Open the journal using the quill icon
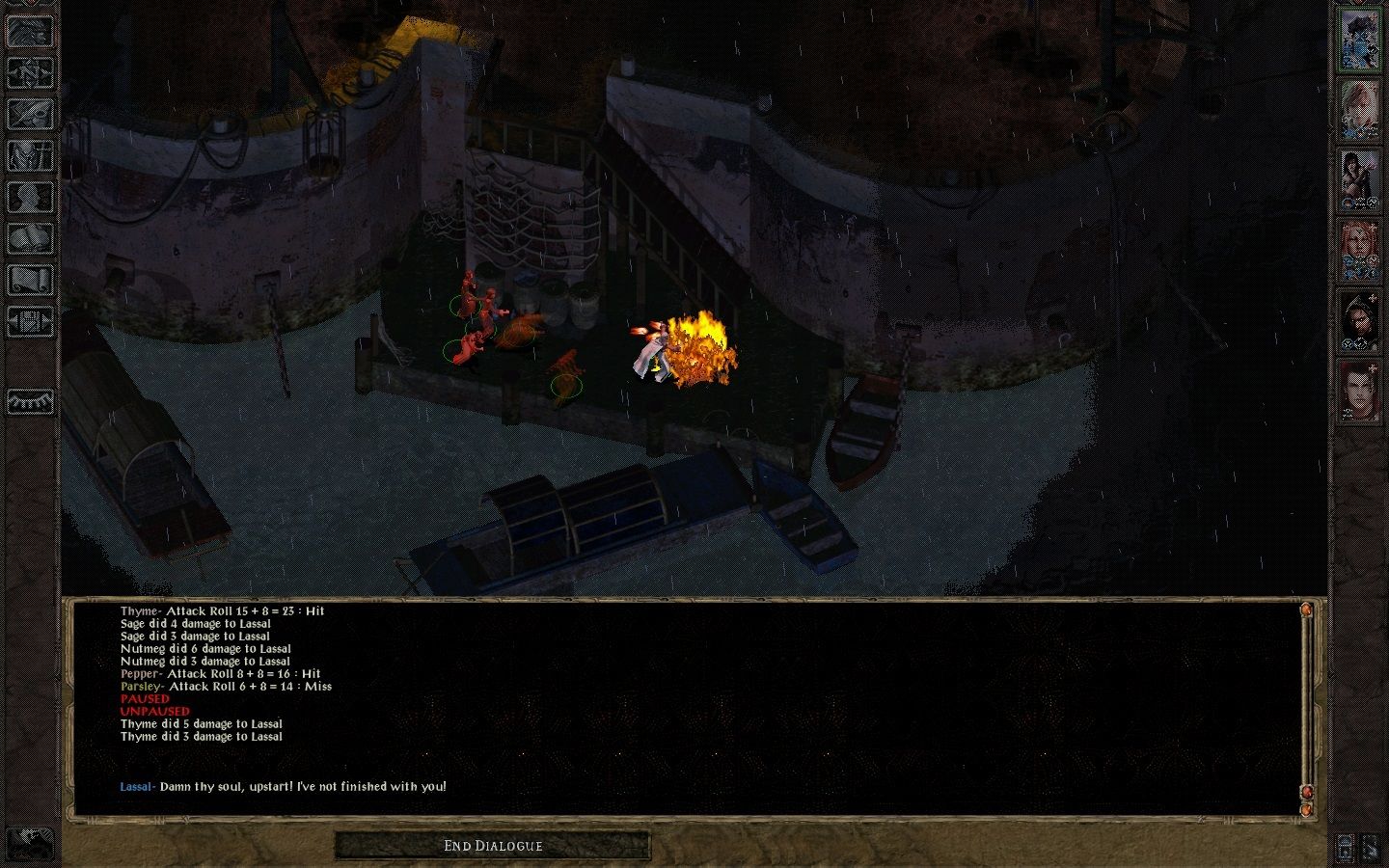Screen dimensions: 1389x868 point(30,115)
